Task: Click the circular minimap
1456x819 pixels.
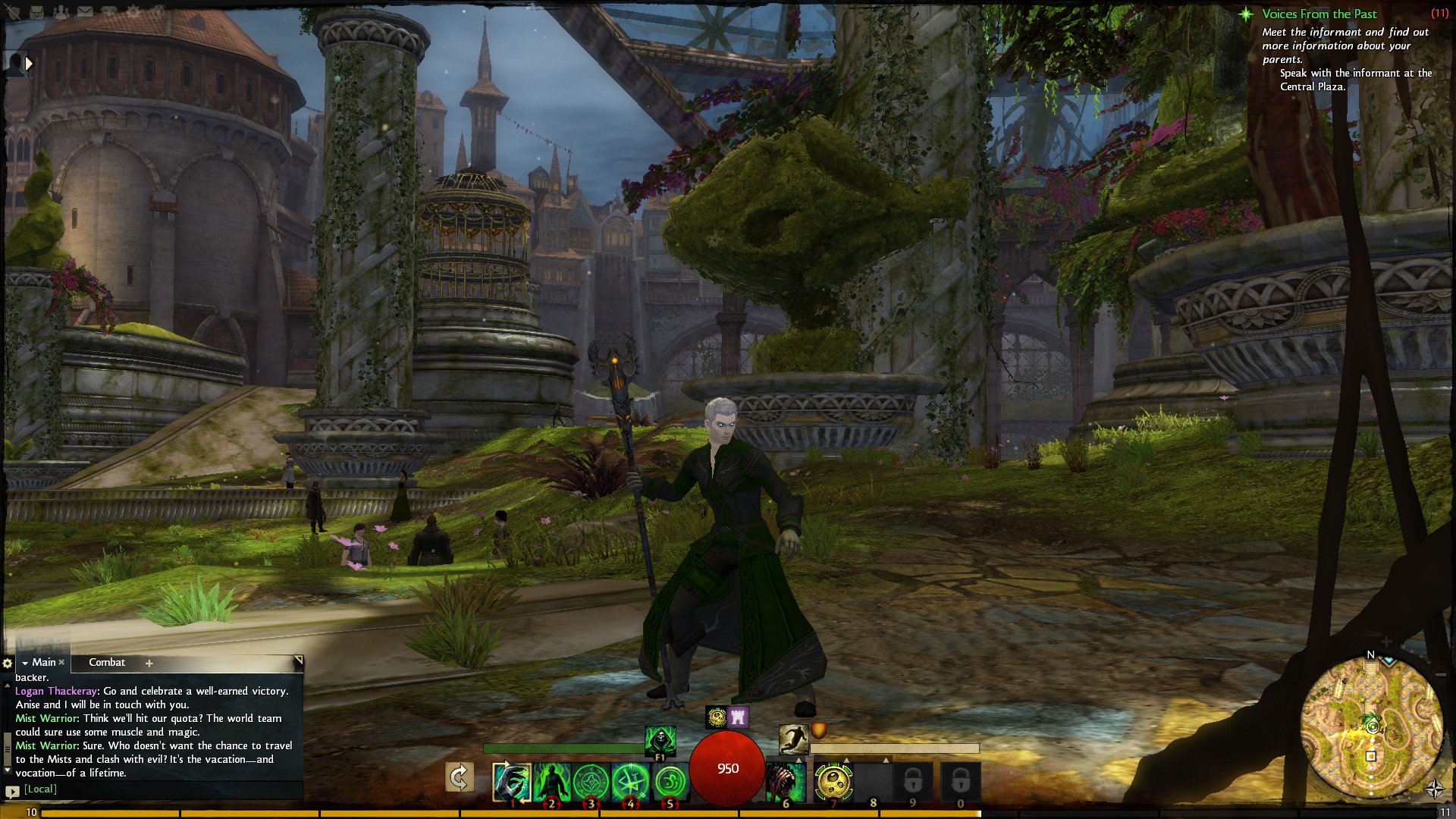Action: [x=1371, y=727]
